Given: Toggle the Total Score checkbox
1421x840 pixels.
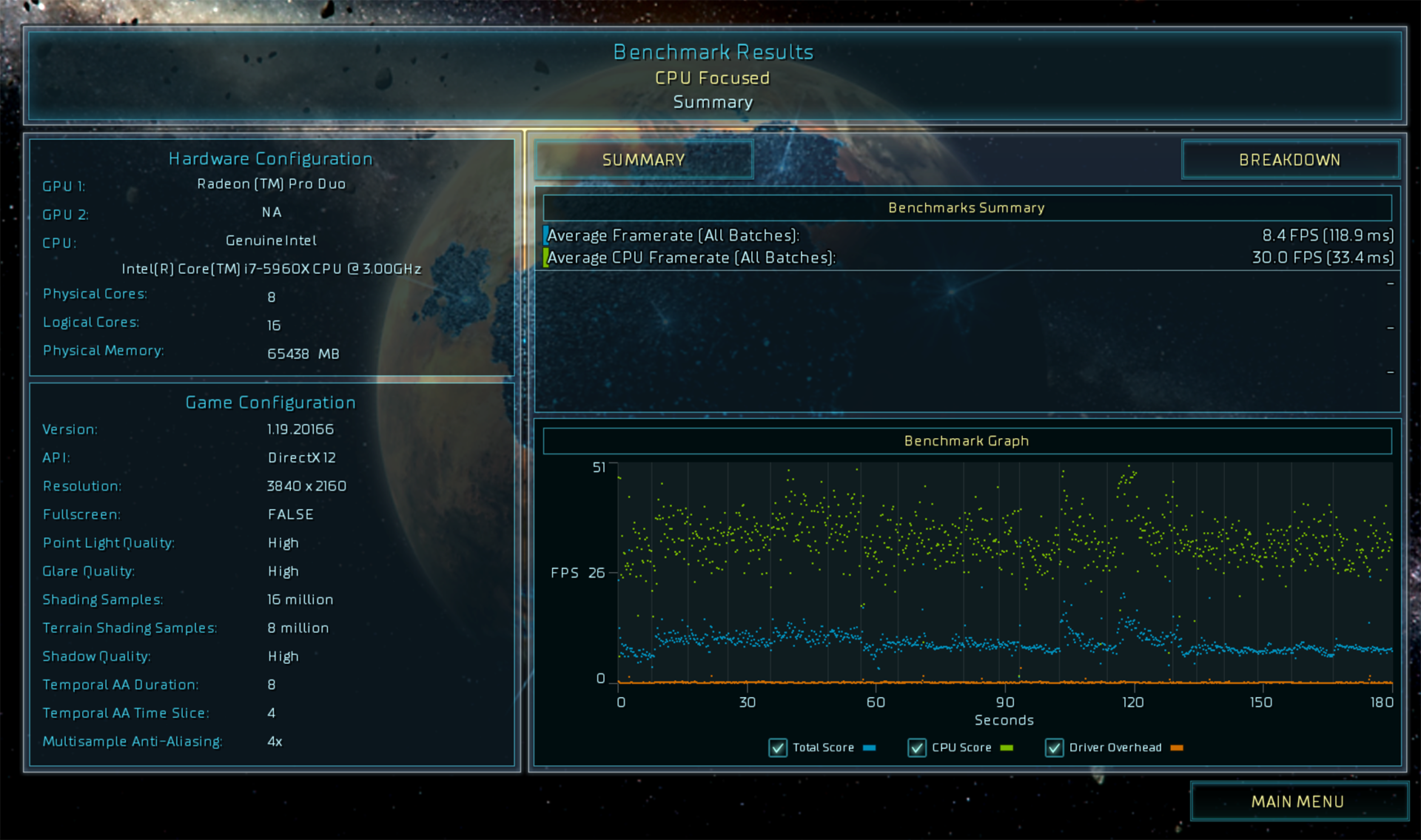Looking at the screenshot, I should 778,747.
